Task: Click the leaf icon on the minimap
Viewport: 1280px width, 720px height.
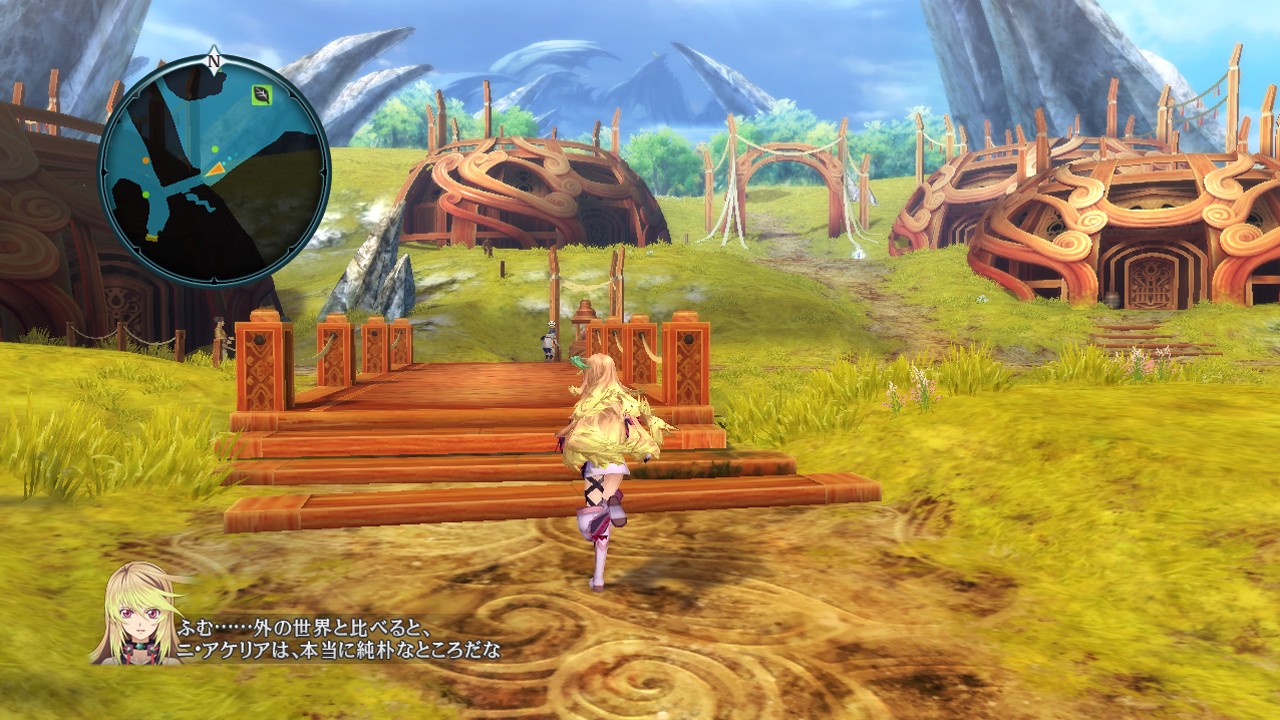Action: pos(260,95)
